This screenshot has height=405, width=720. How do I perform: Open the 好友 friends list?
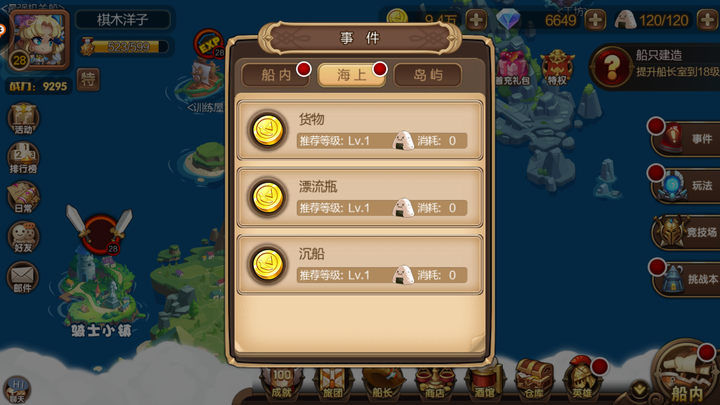coord(22,238)
